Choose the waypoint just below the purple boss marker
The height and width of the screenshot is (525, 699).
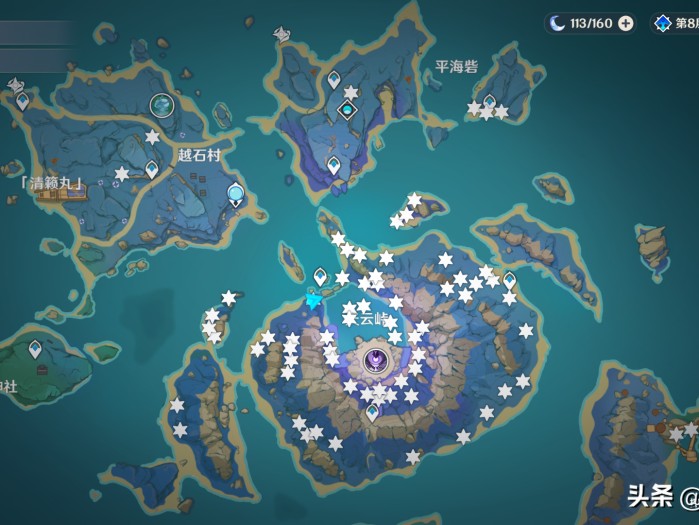pyautogui.click(x=373, y=411)
